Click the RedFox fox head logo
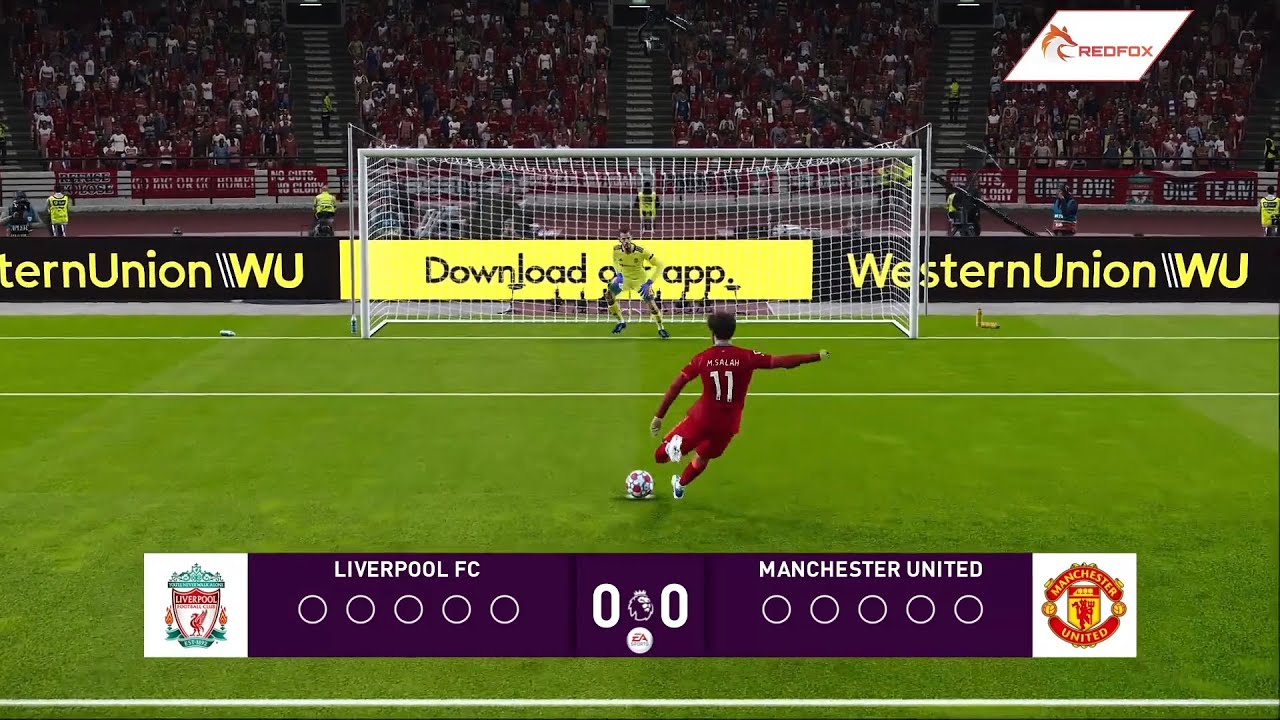This screenshot has width=1280, height=720. pyautogui.click(x=1060, y=42)
